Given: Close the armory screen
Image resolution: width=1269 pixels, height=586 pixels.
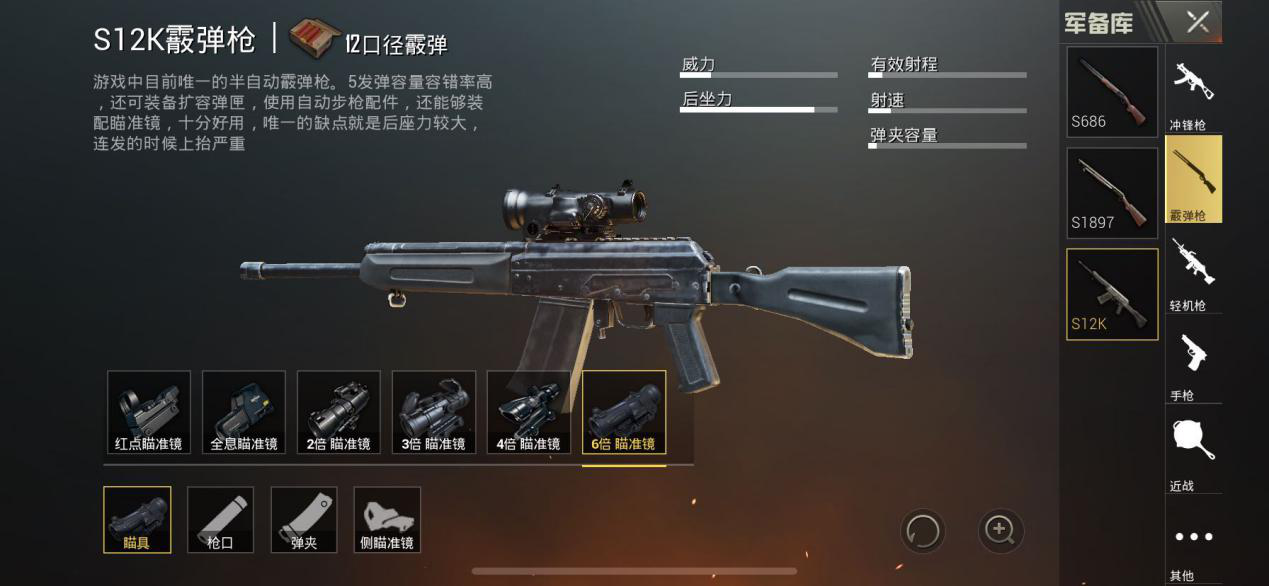Looking at the screenshot, I should click(1197, 22).
